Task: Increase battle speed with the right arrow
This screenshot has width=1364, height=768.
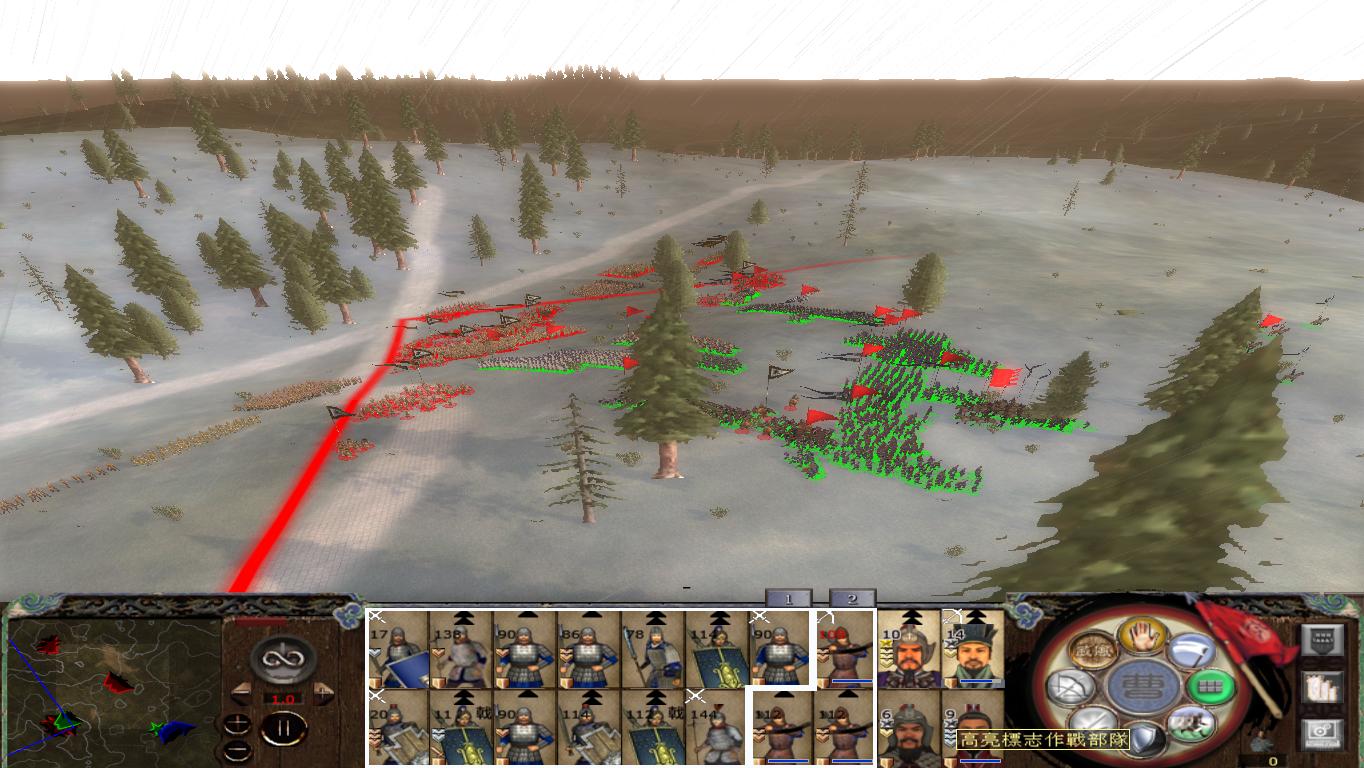Action: [x=322, y=694]
